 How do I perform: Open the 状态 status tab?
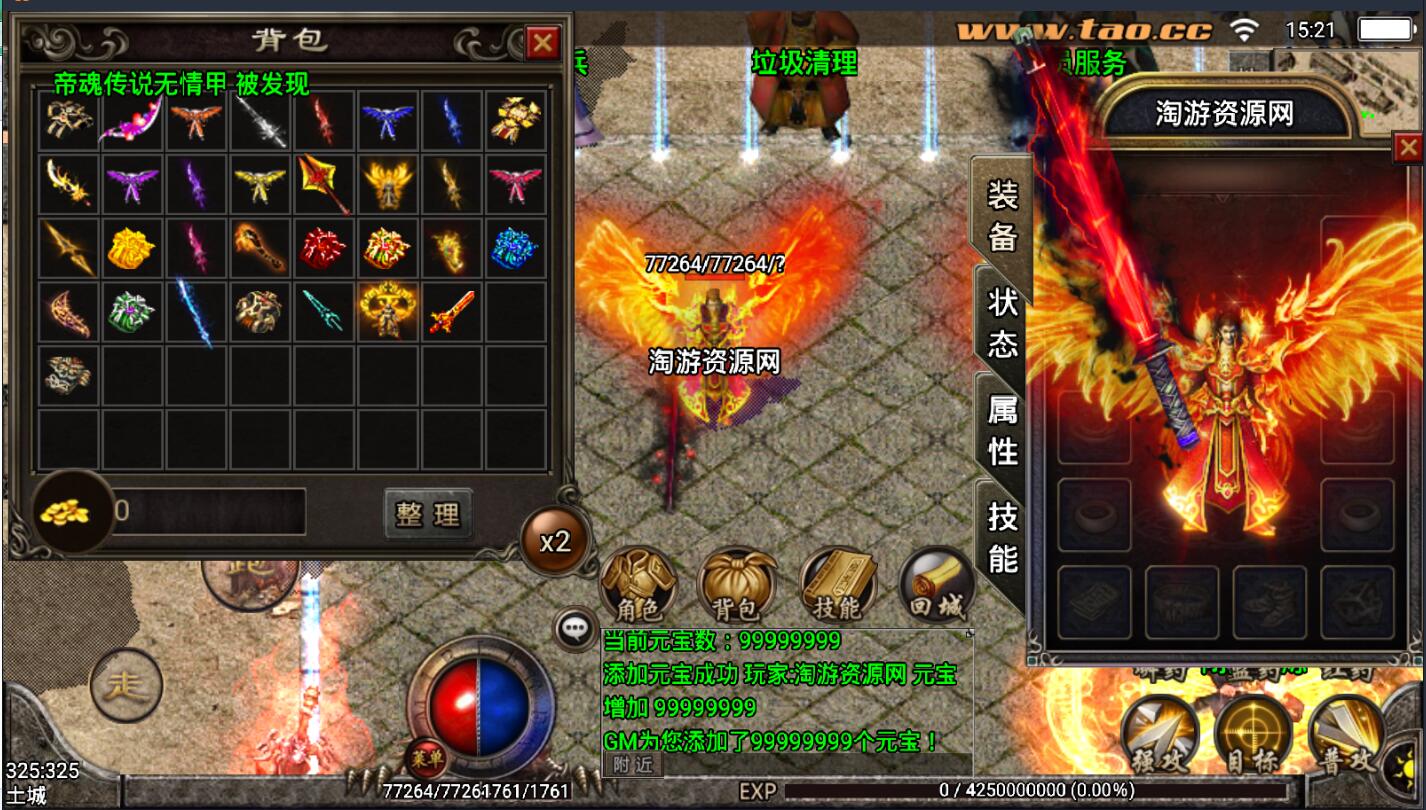tap(1001, 322)
